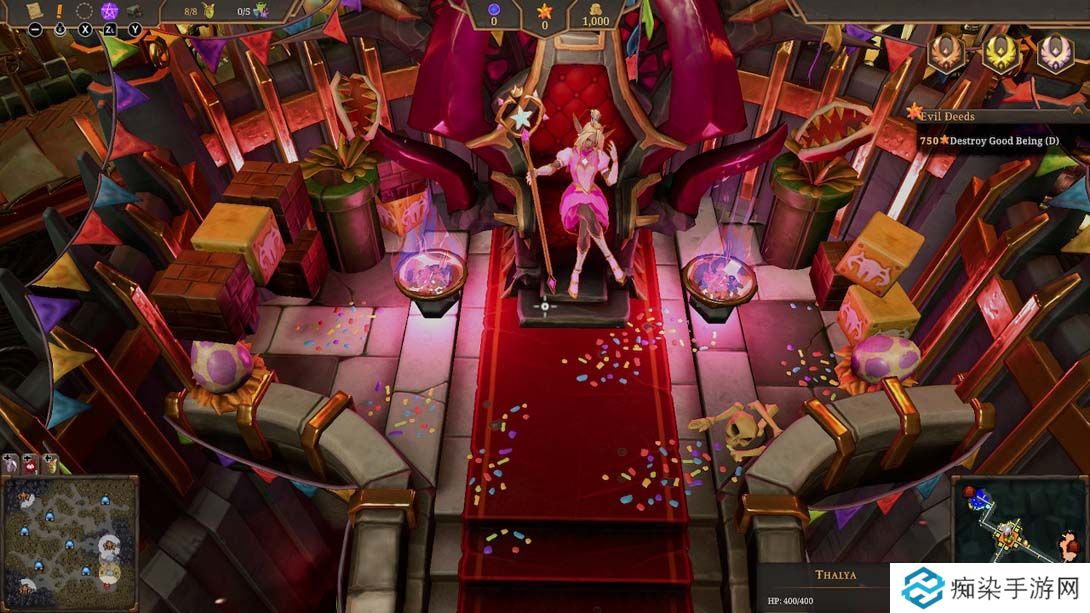Viewport: 1090px width, 613px height.
Task: Select the dotted circle icon
Action: [x=85, y=11]
